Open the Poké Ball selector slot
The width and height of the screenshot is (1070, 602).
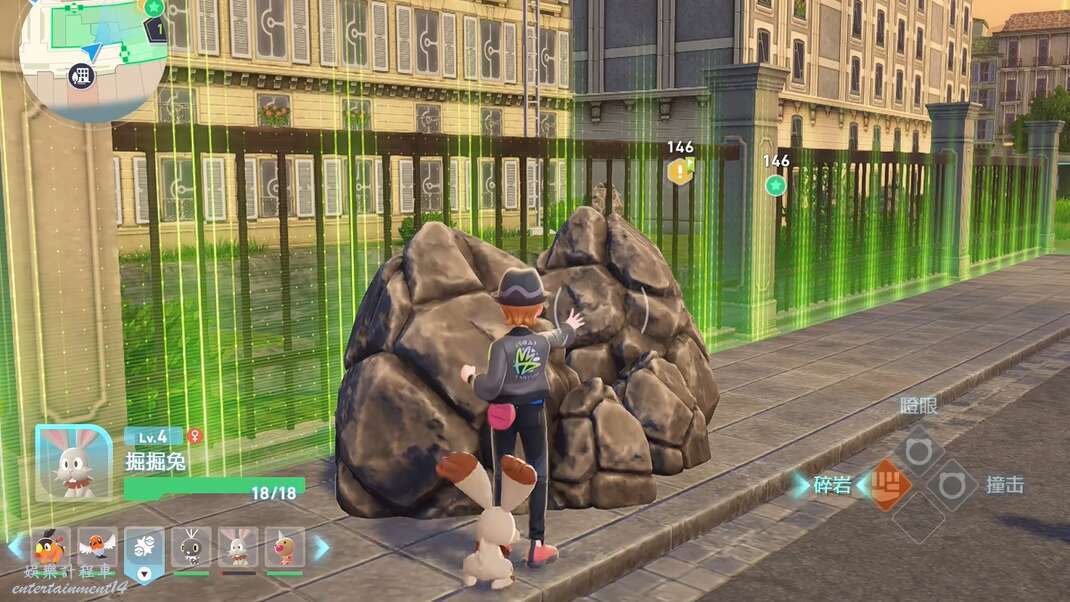144,550
